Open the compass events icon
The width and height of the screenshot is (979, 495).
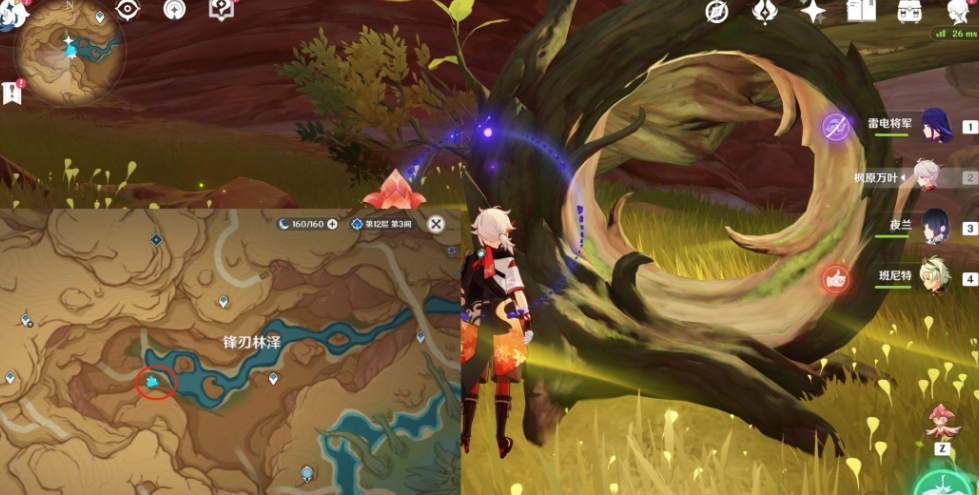716,11
